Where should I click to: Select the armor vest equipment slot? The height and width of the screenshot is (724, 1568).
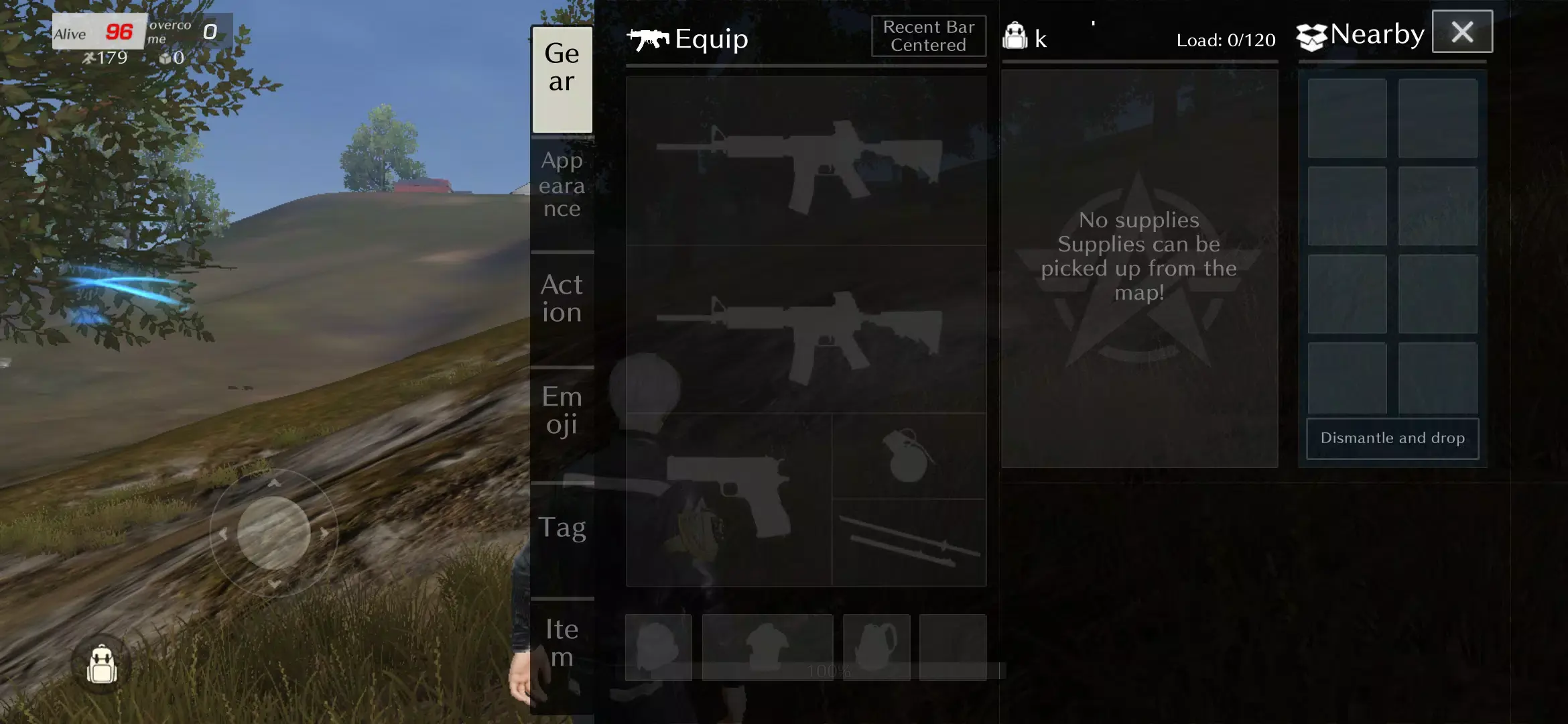766,646
